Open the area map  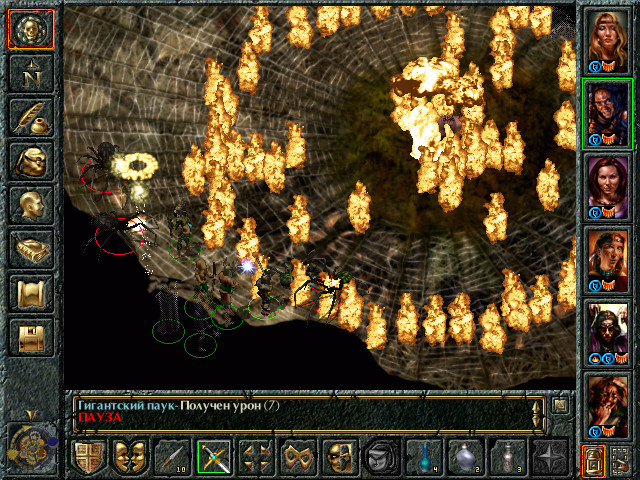30,73
